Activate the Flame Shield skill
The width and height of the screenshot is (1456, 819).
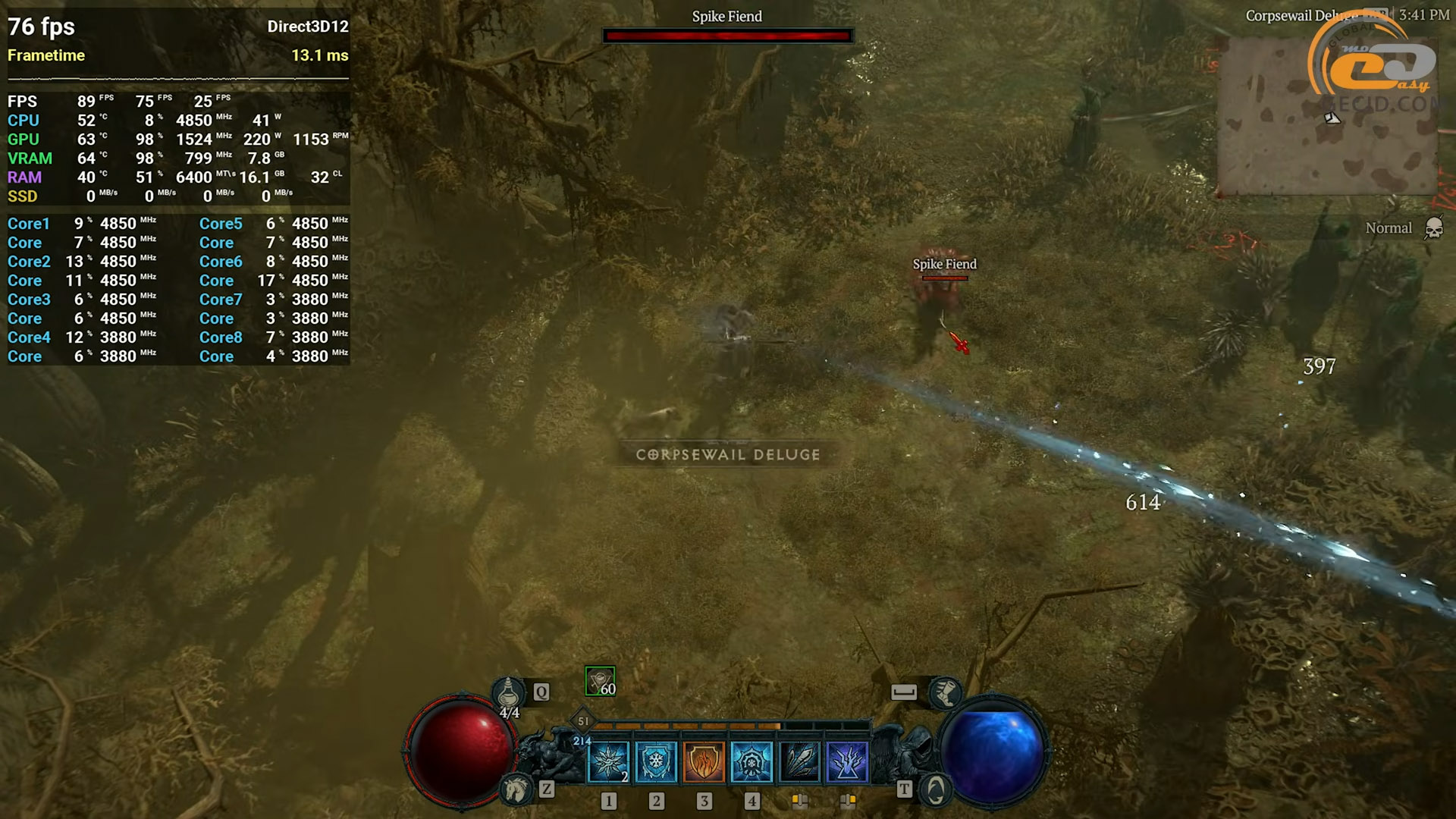pyautogui.click(x=704, y=761)
